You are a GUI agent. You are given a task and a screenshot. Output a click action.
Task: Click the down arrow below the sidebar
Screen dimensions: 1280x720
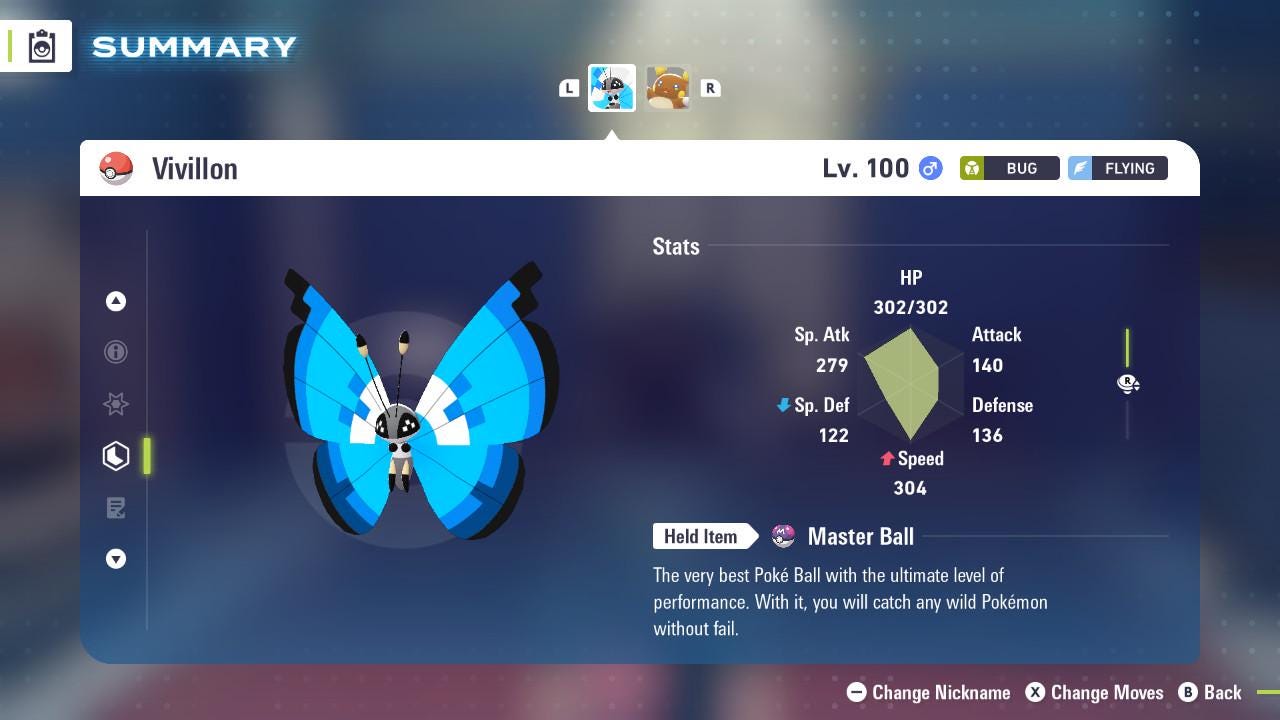(115, 560)
